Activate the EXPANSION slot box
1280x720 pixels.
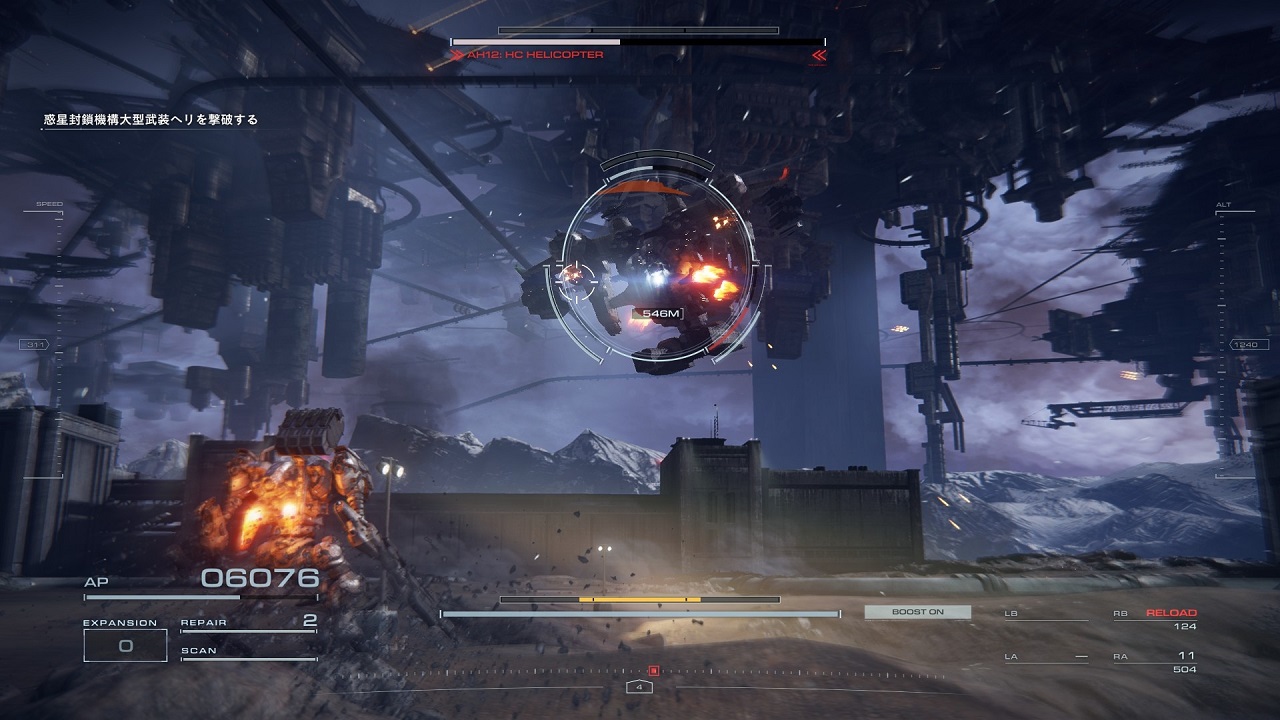[125, 645]
